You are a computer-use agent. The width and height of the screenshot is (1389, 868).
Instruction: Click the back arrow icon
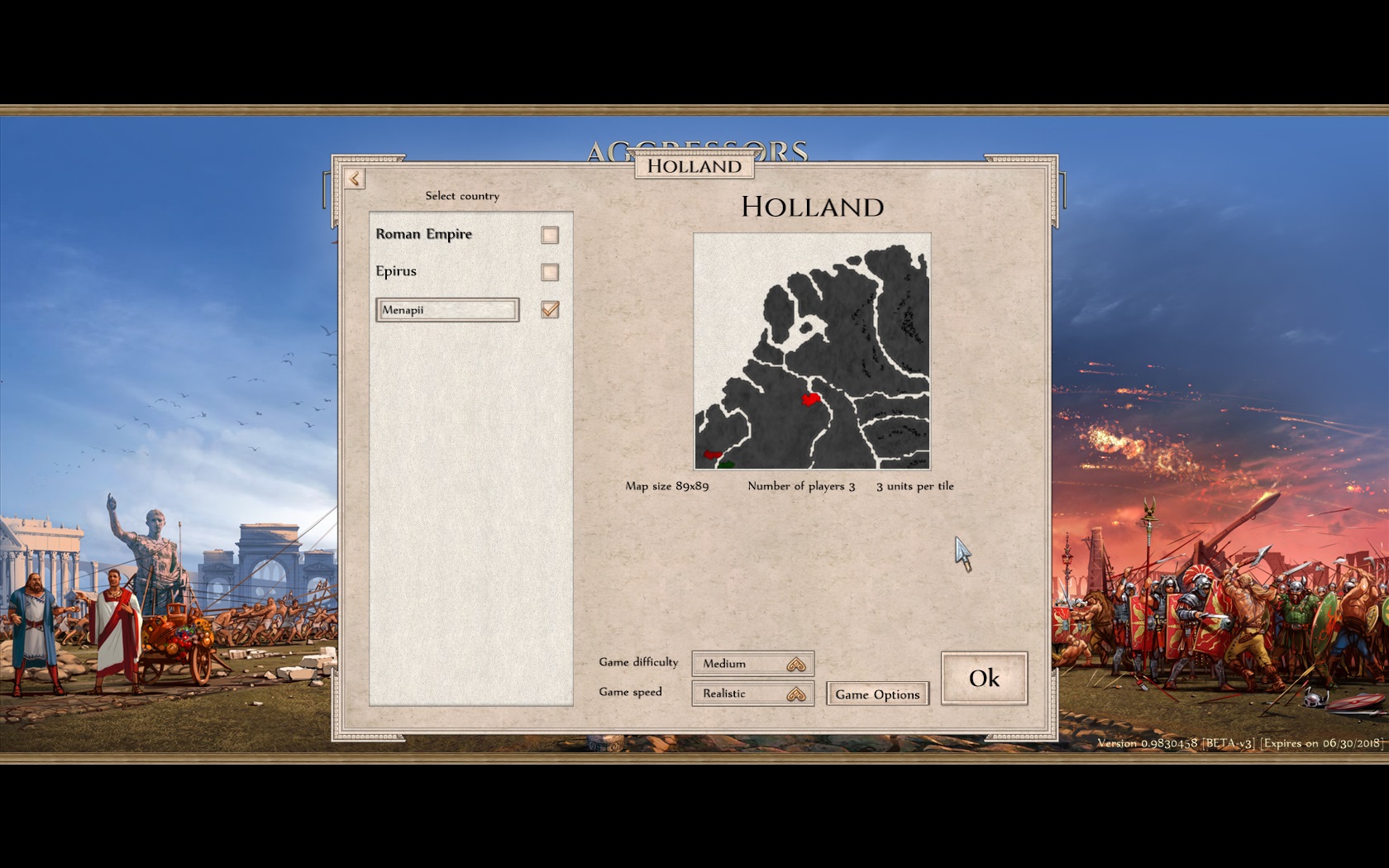355,179
